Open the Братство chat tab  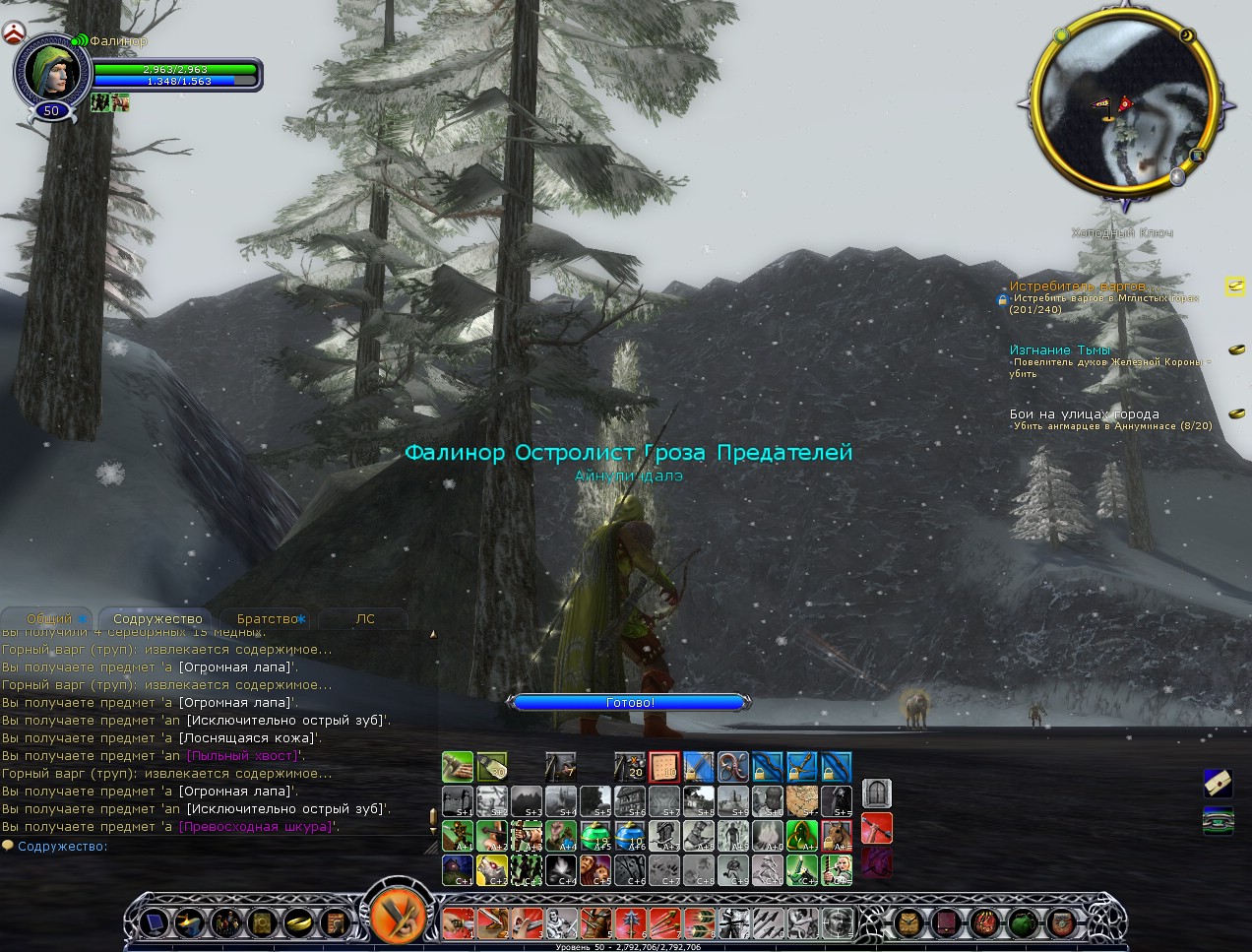[268, 619]
